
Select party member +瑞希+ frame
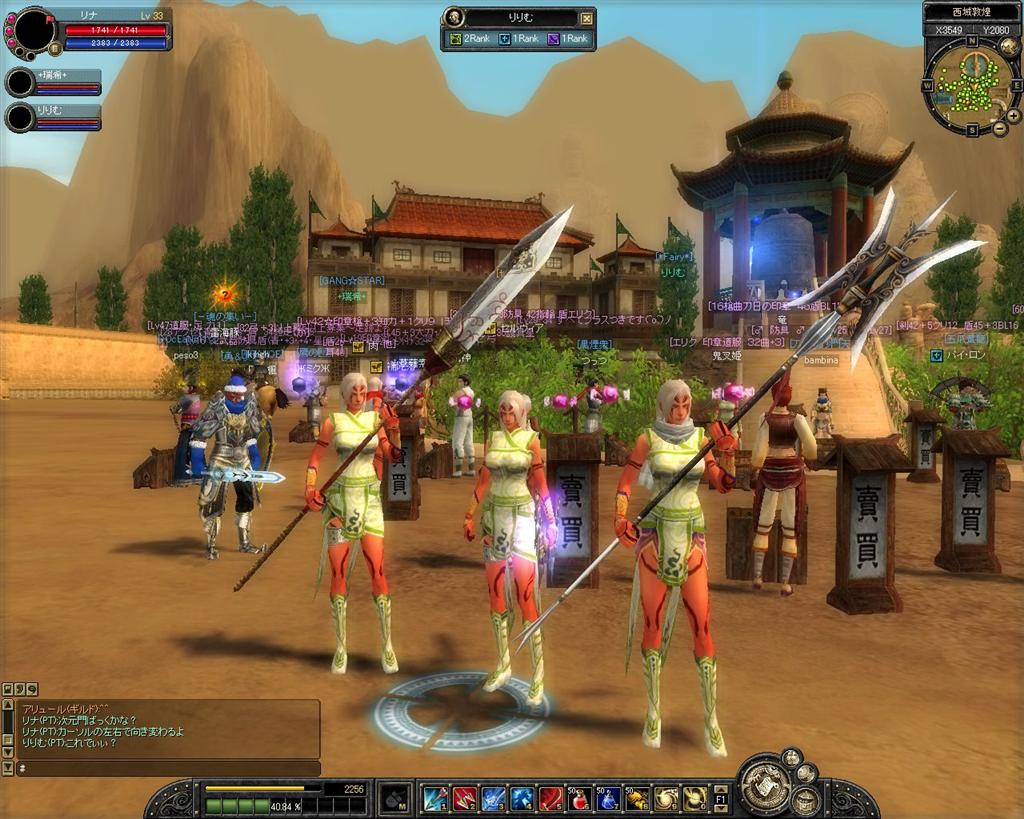tap(54, 82)
